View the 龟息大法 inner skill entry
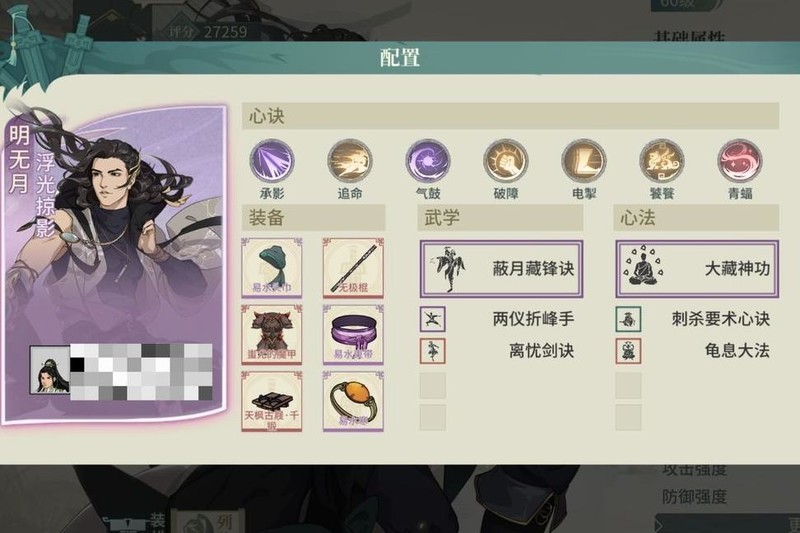This screenshot has height=533, width=800. pyautogui.click(x=697, y=351)
